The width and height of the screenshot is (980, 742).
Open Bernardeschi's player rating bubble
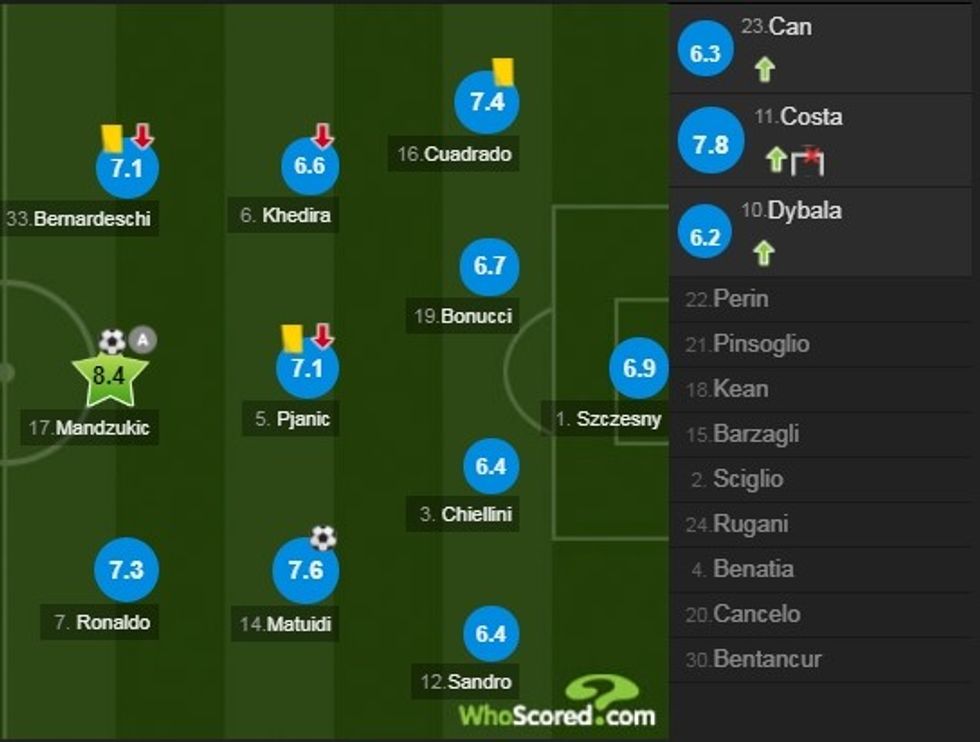[127, 168]
